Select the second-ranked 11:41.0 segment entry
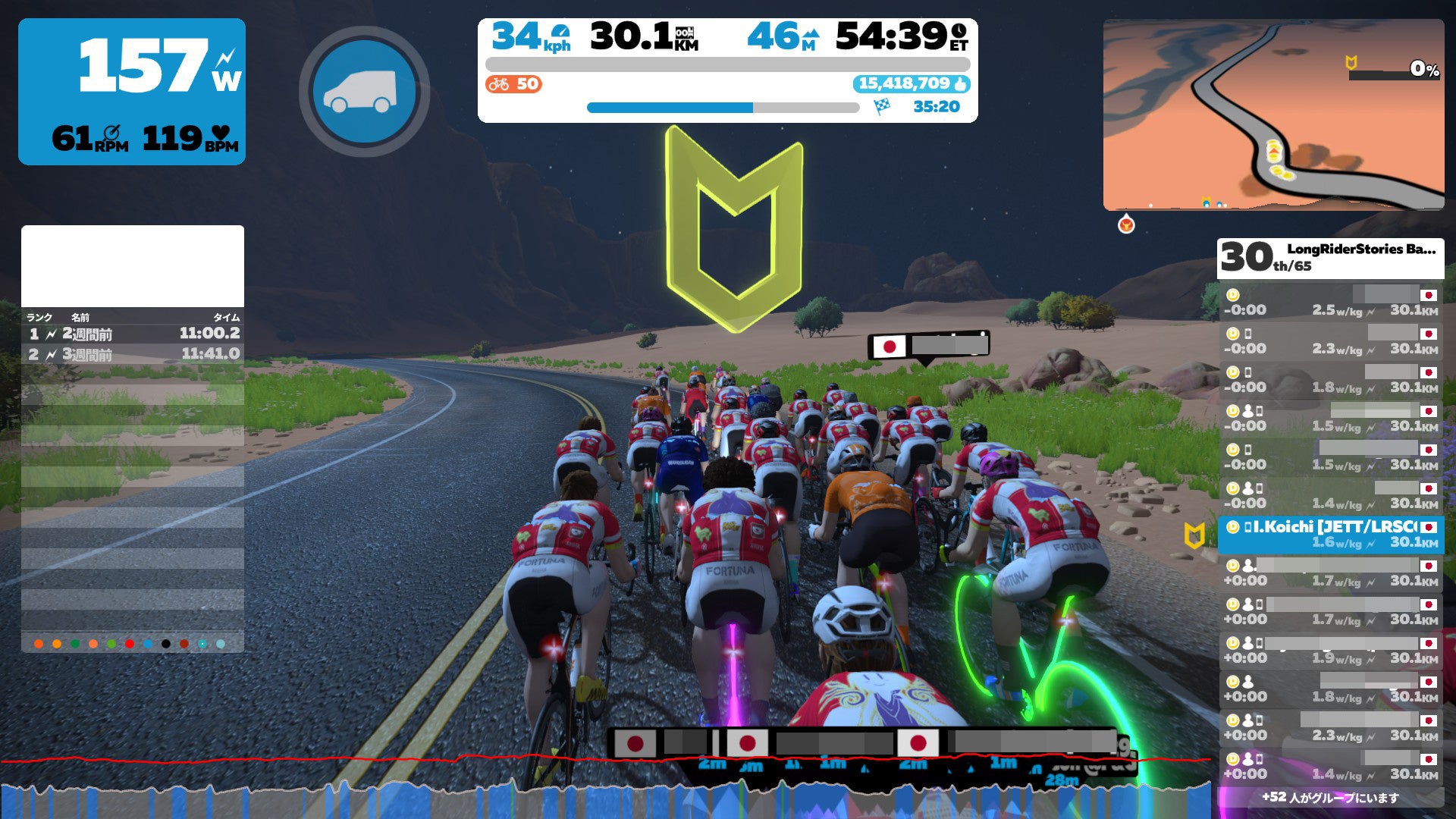Image resolution: width=1456 pixels, height=819 pixels. (x=133, y=354)
